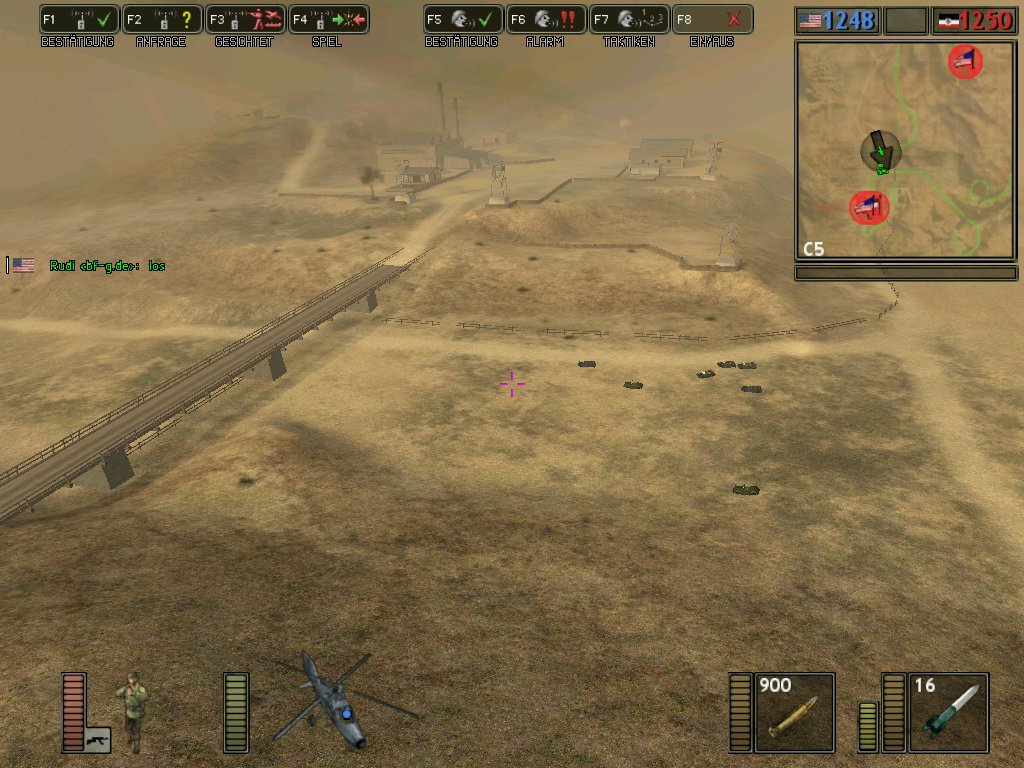Screen dimensions: 1024x768
Task: Select the upper US flag control point marker
Action: (965, 62)
